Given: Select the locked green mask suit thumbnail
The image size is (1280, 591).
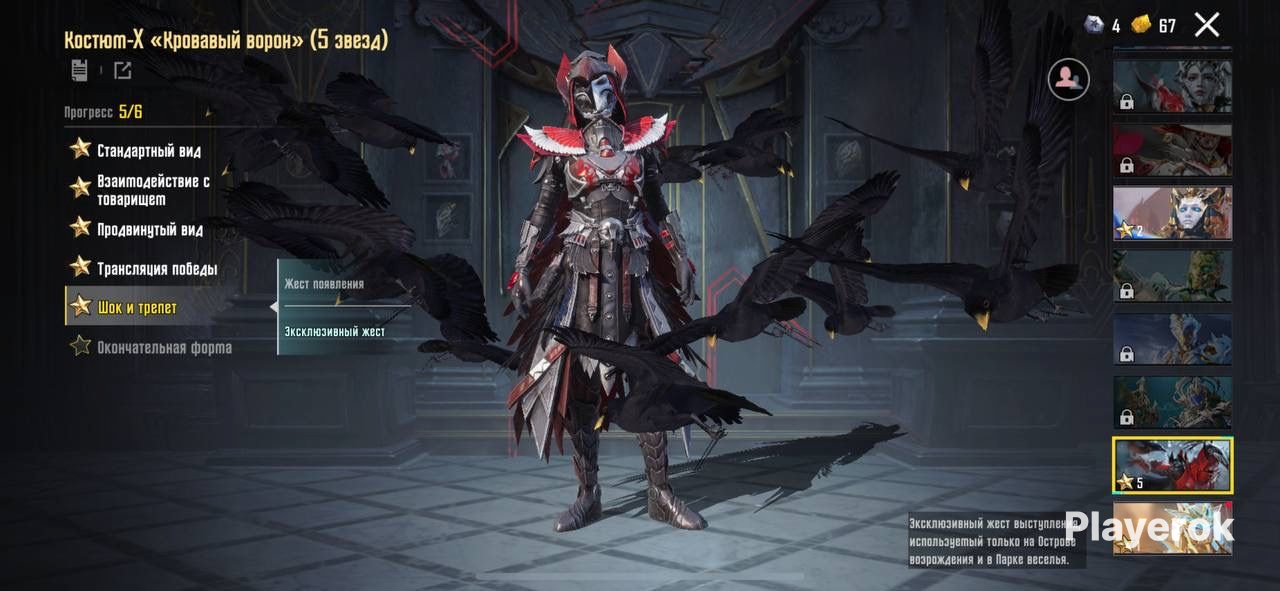Looking at the screenshot, I should [x=1172, y=276].
